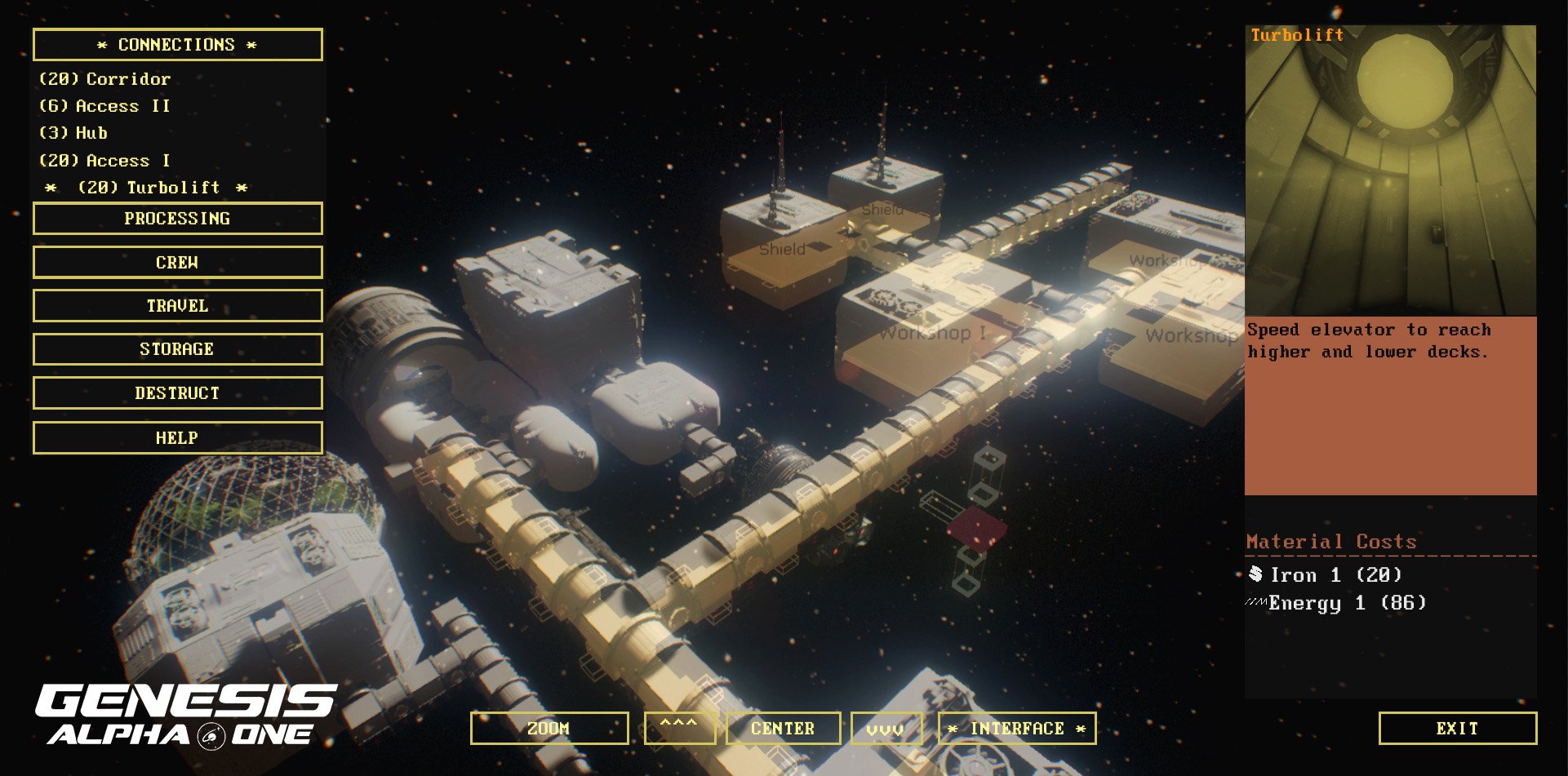Open the TRAVEL menu

pos(176,305)
